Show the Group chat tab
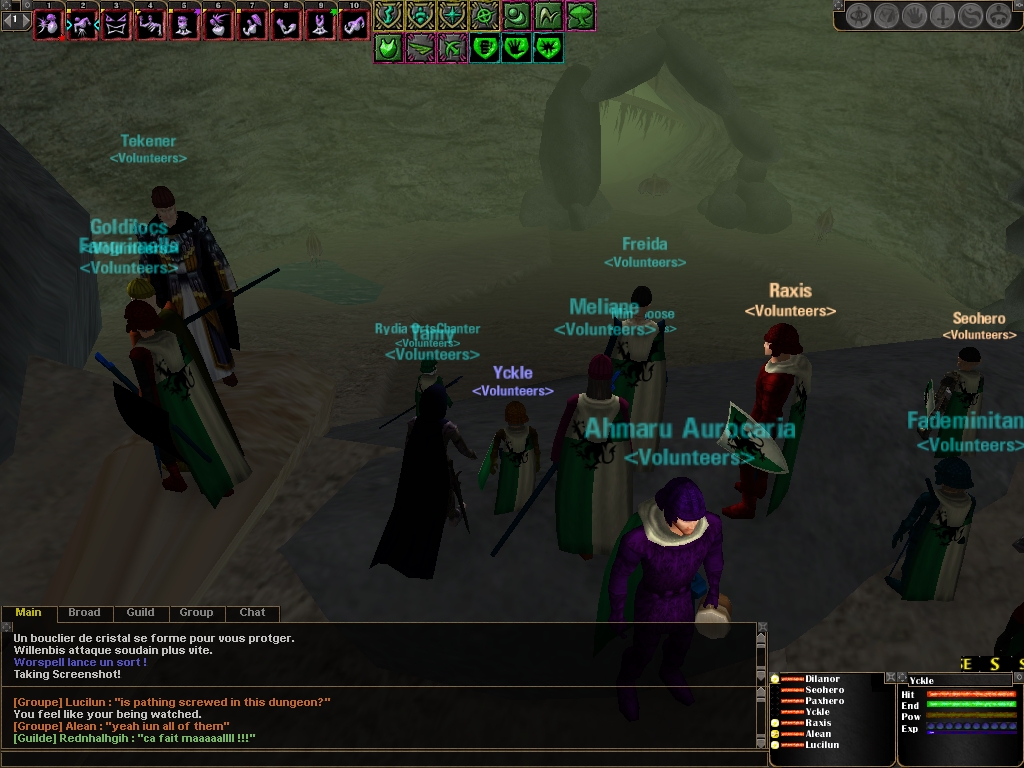Viewport: 1024px width, 768px height. (196, 613)
